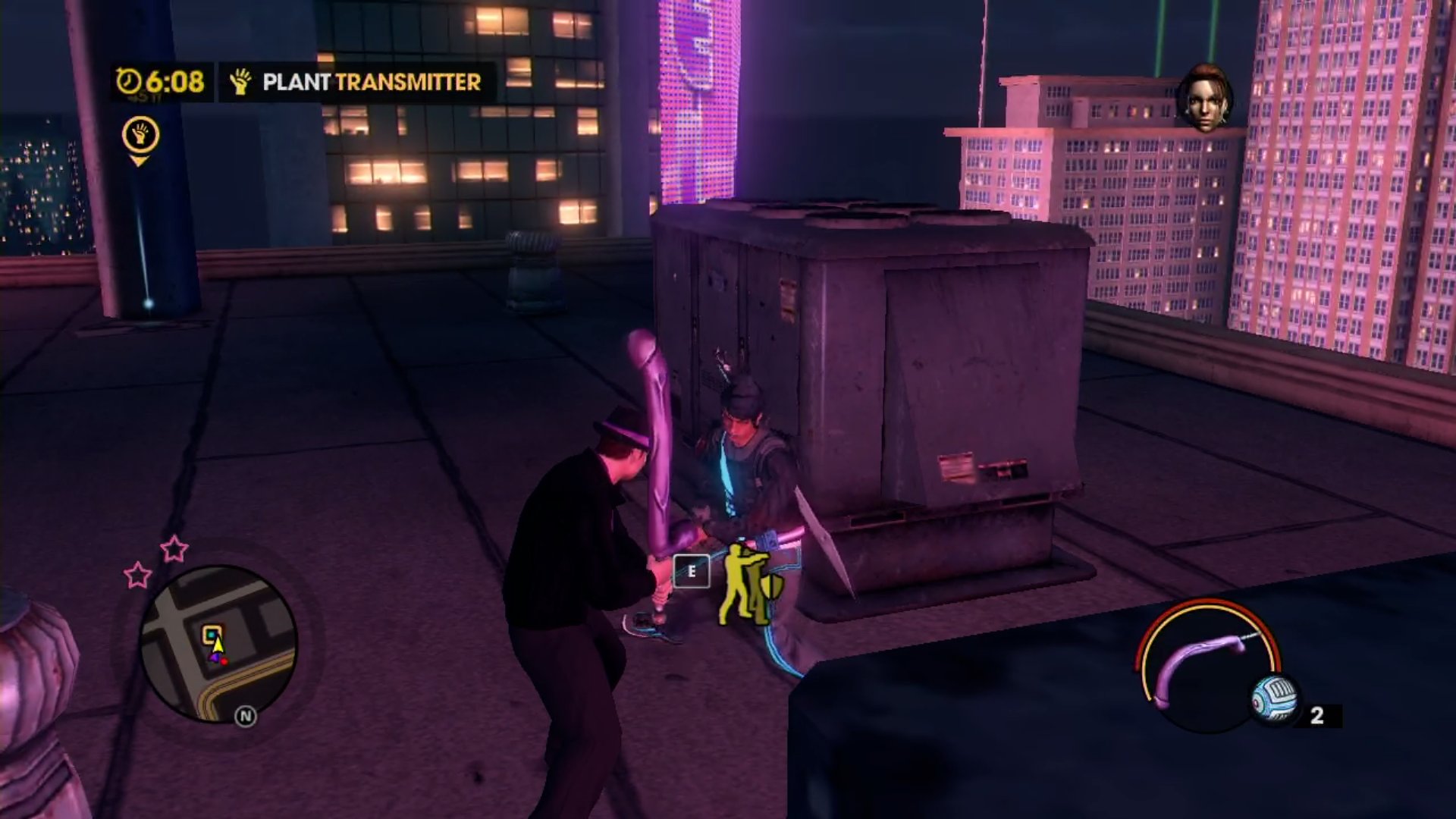Screen dimensions: 1456x819
Task: Click the minimap north compass marker
Action: point(245,716)
